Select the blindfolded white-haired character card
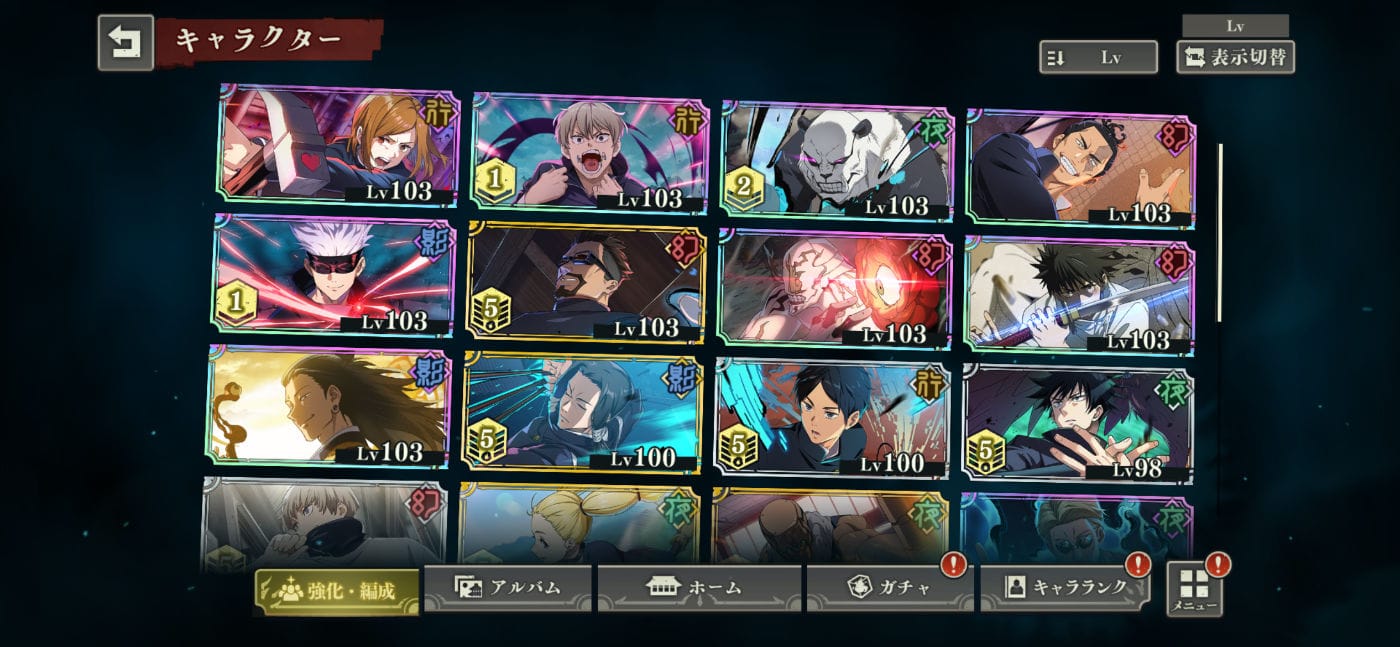Screen dimensions: 1400x647 pyautogui.click(x=333, y=274)
